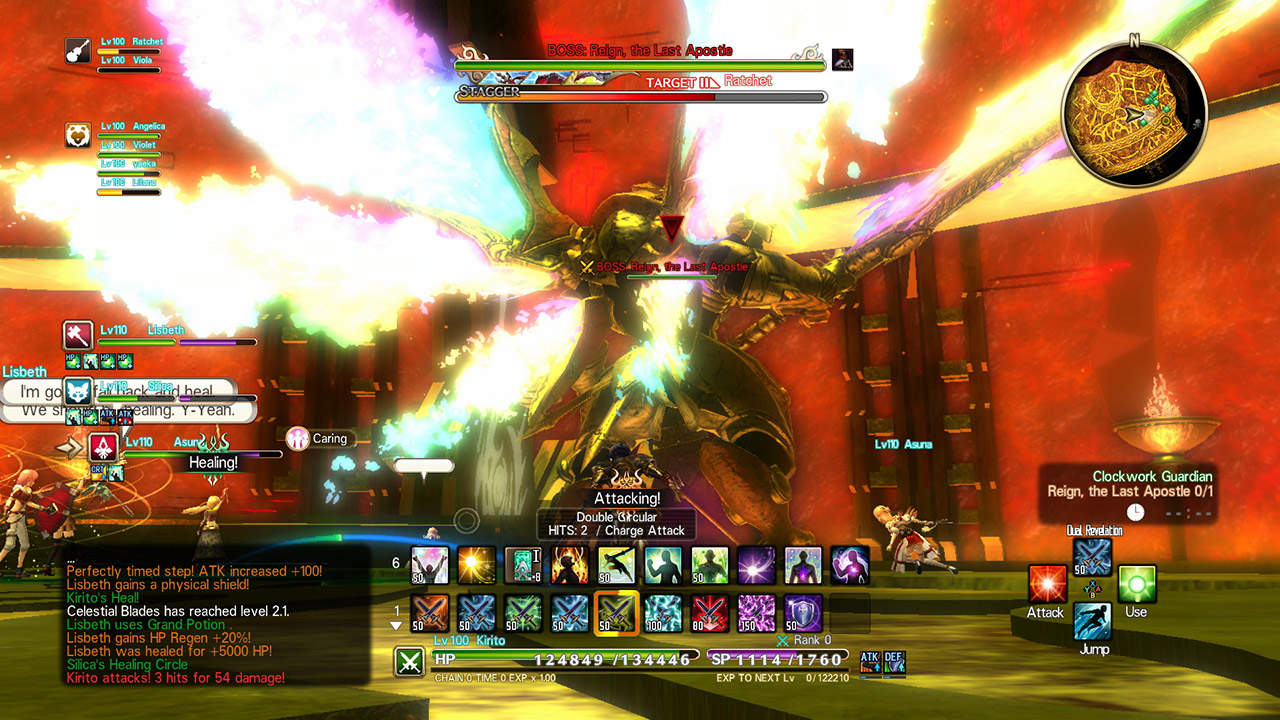Click the boss target marker for Reign
The height and width of the screenshot is (720, 1280).
(674, 227)
